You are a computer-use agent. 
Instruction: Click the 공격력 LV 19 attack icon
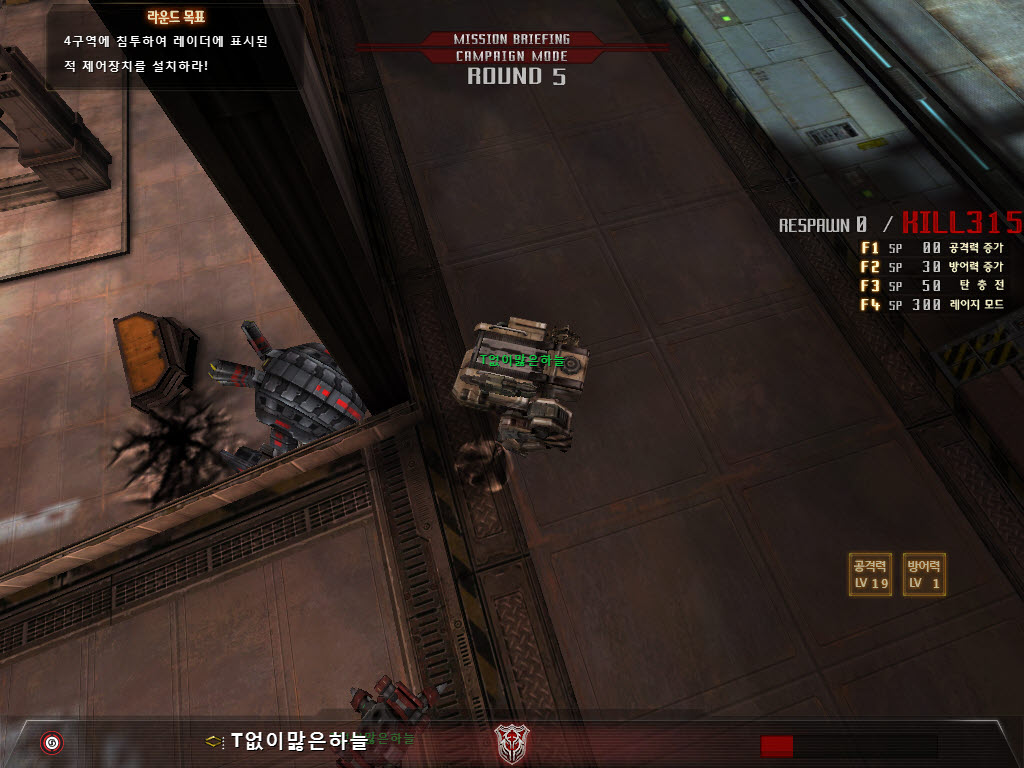pyautogui.click(x=870, y=575)
